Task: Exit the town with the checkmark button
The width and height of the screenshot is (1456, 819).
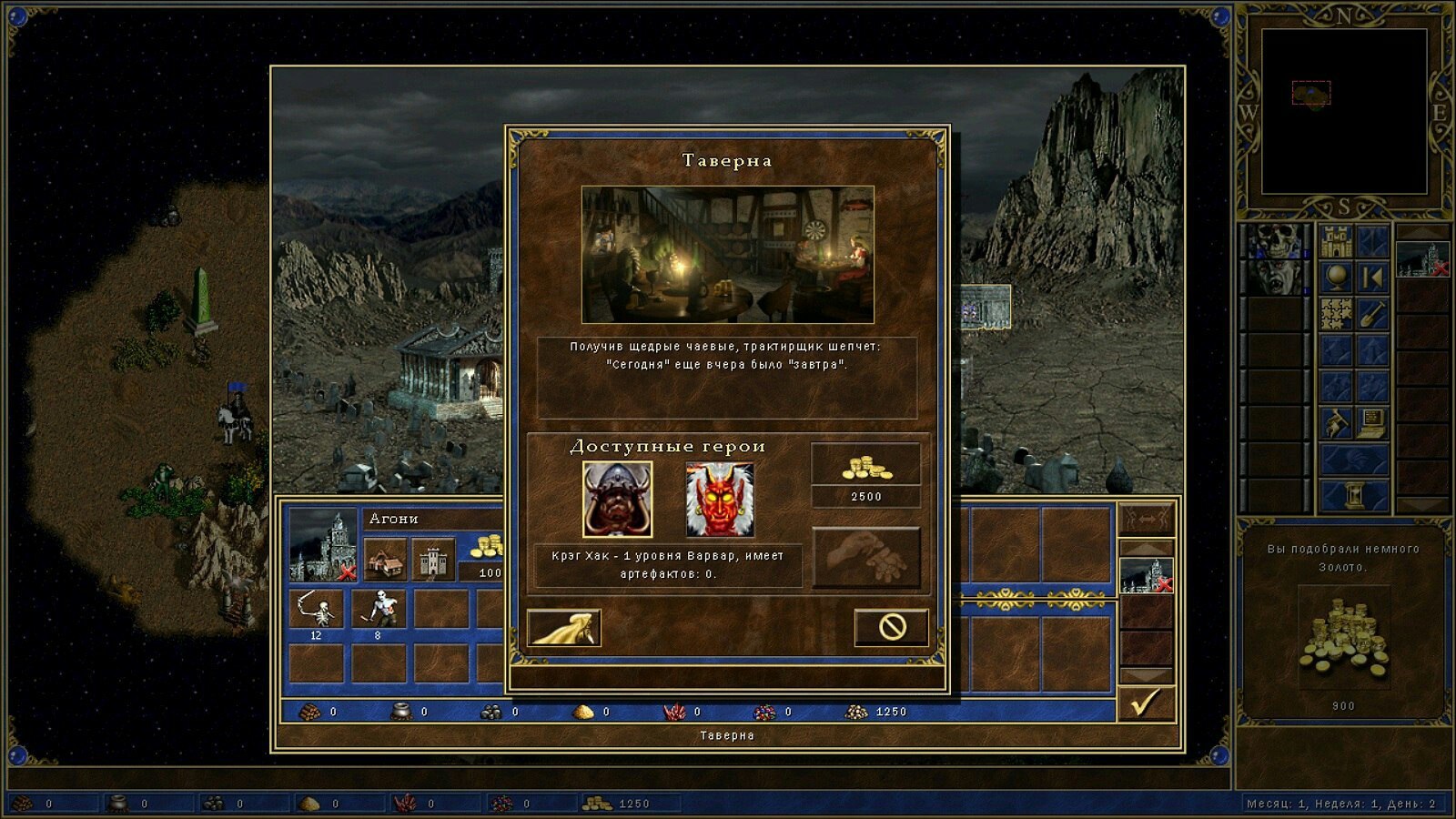Action: (1146, 703)
